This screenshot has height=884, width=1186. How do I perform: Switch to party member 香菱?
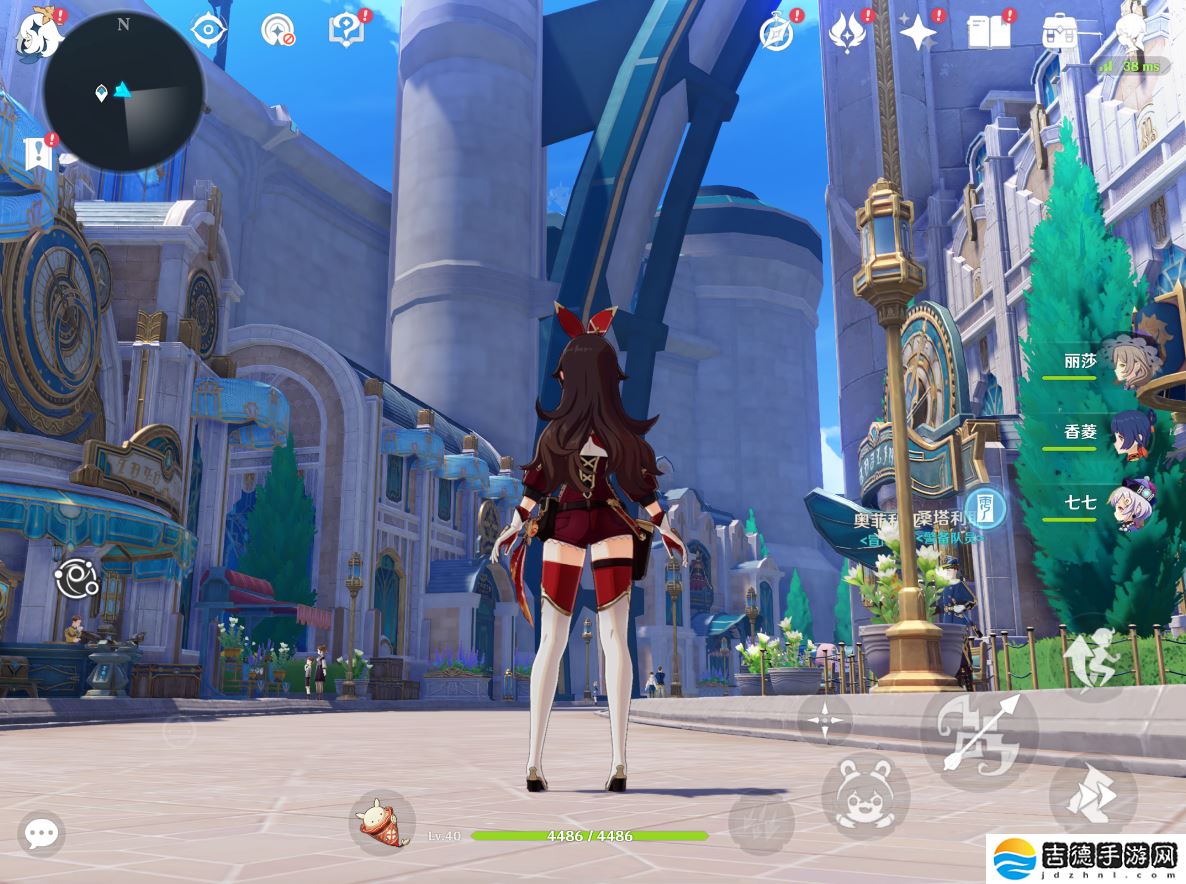[1130, 433]
